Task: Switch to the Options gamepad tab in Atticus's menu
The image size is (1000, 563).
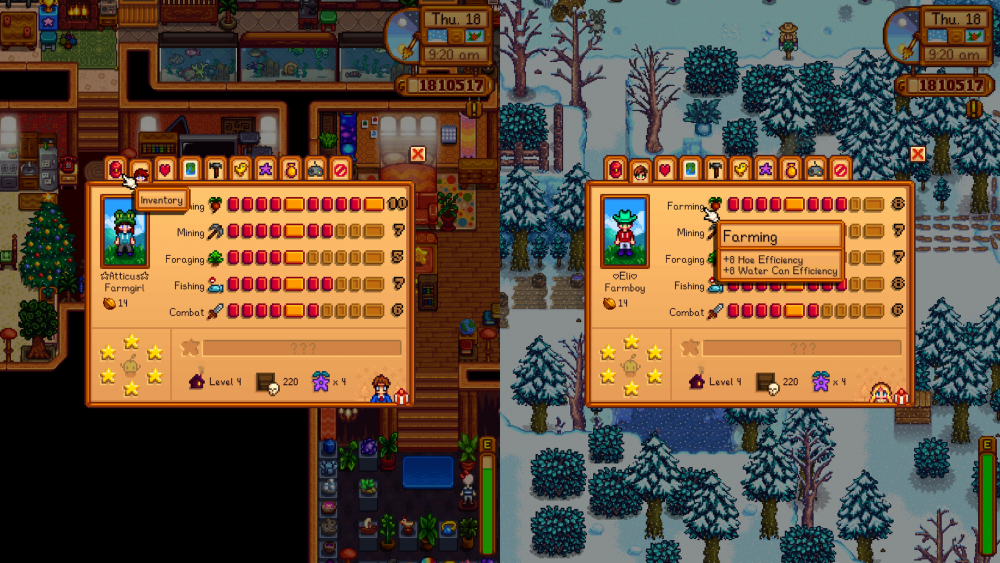Action: click(x=315, y=169)
